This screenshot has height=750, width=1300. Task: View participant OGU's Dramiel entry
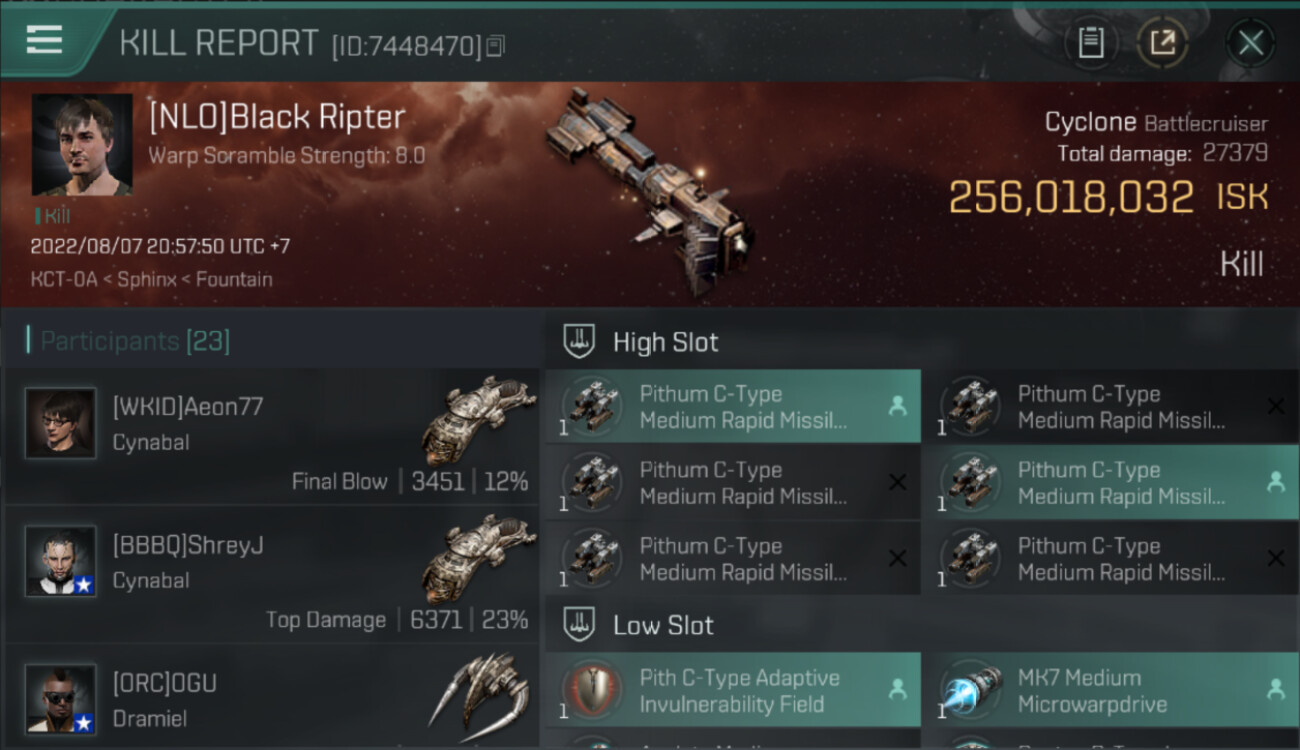[272, 700]
